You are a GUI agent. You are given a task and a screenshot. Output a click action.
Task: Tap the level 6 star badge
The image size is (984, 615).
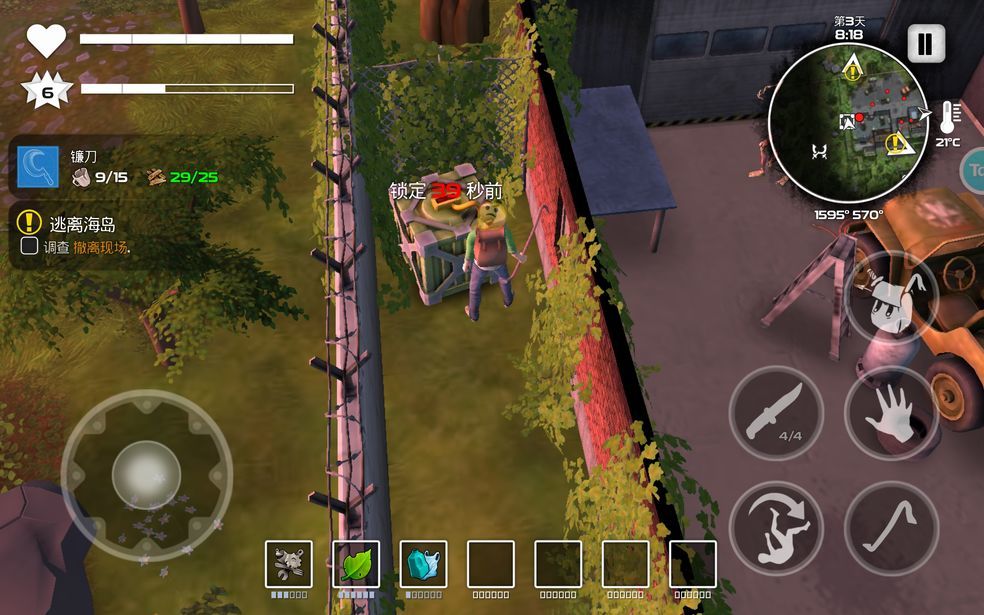coord(46,90)
